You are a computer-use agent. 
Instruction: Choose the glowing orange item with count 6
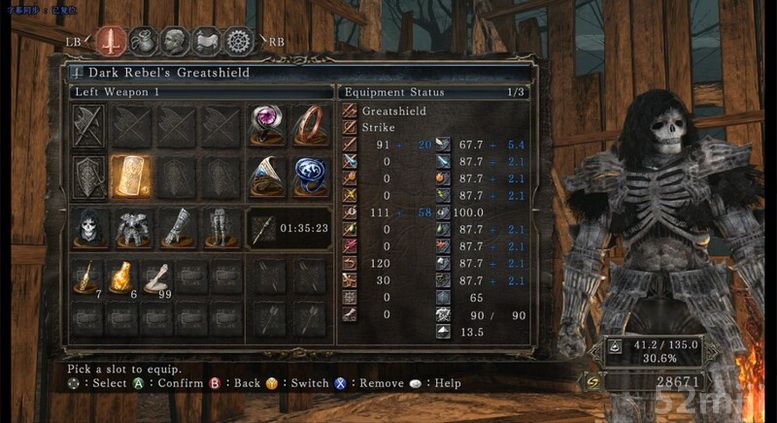pyautogui.click(x=123, y=279)
